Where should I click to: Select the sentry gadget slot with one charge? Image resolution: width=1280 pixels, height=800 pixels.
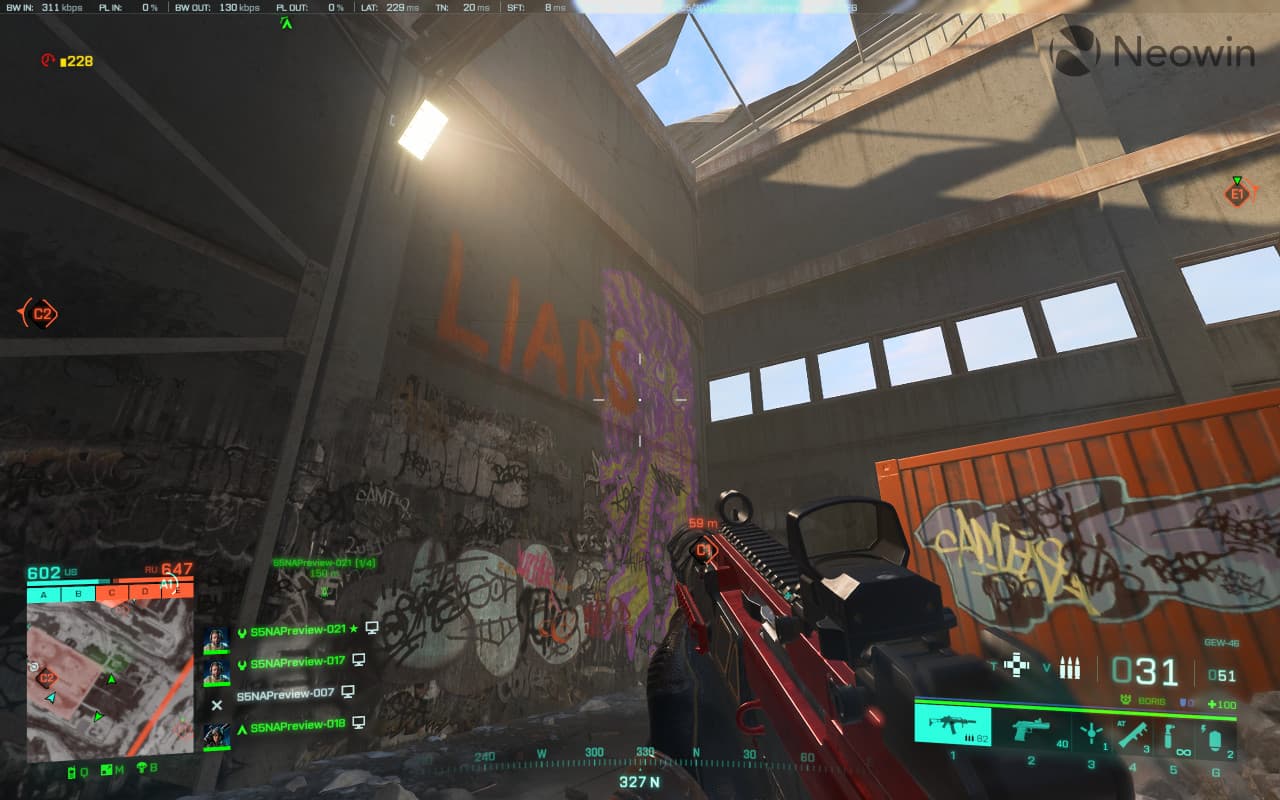(x=1091, y=732)
